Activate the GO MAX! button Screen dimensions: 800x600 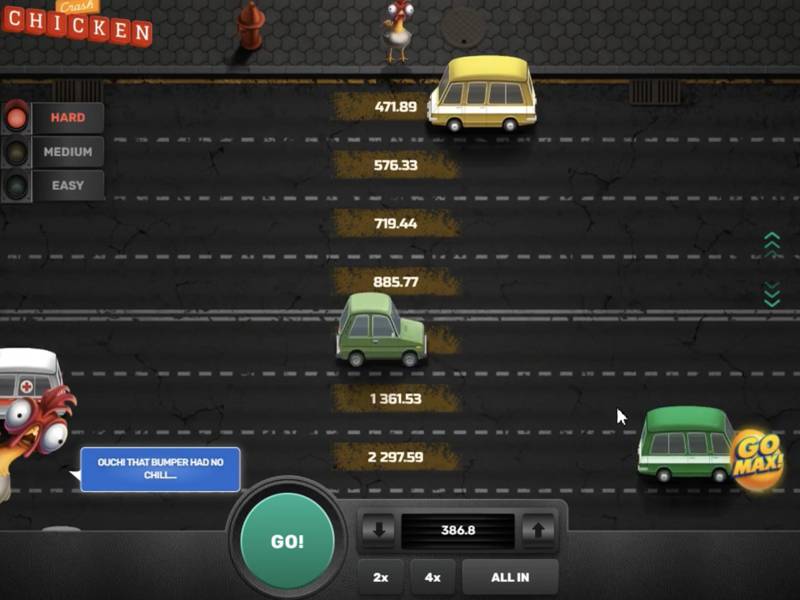click(757, 460)
